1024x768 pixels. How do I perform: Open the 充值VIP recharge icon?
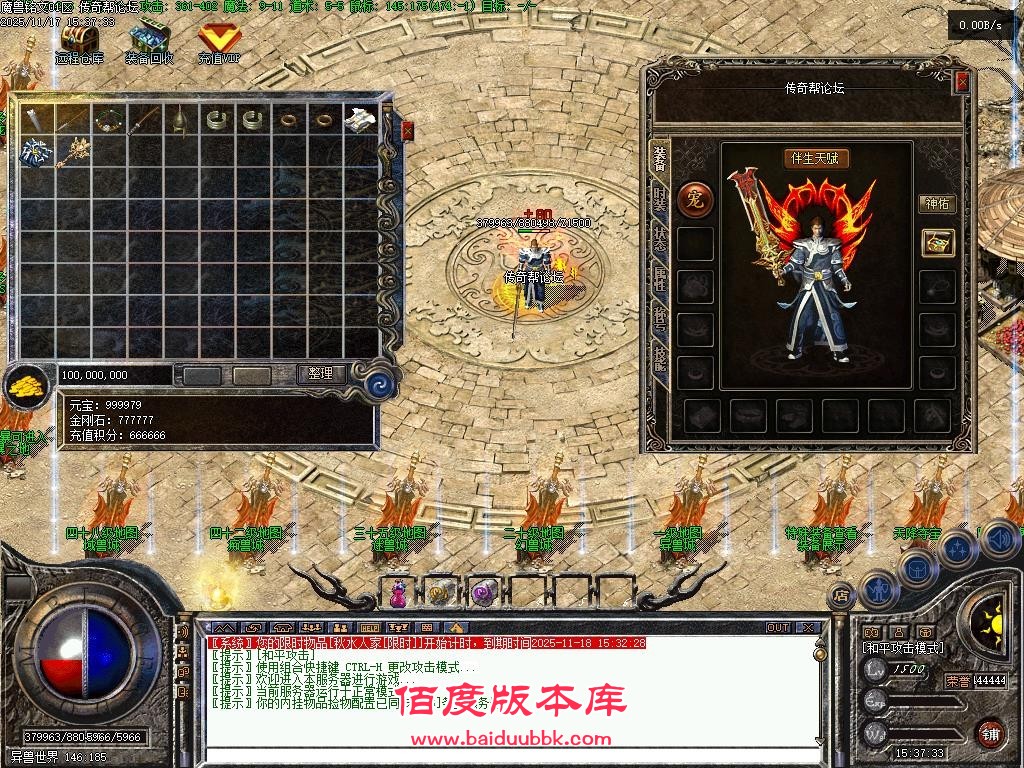(219, 40)
